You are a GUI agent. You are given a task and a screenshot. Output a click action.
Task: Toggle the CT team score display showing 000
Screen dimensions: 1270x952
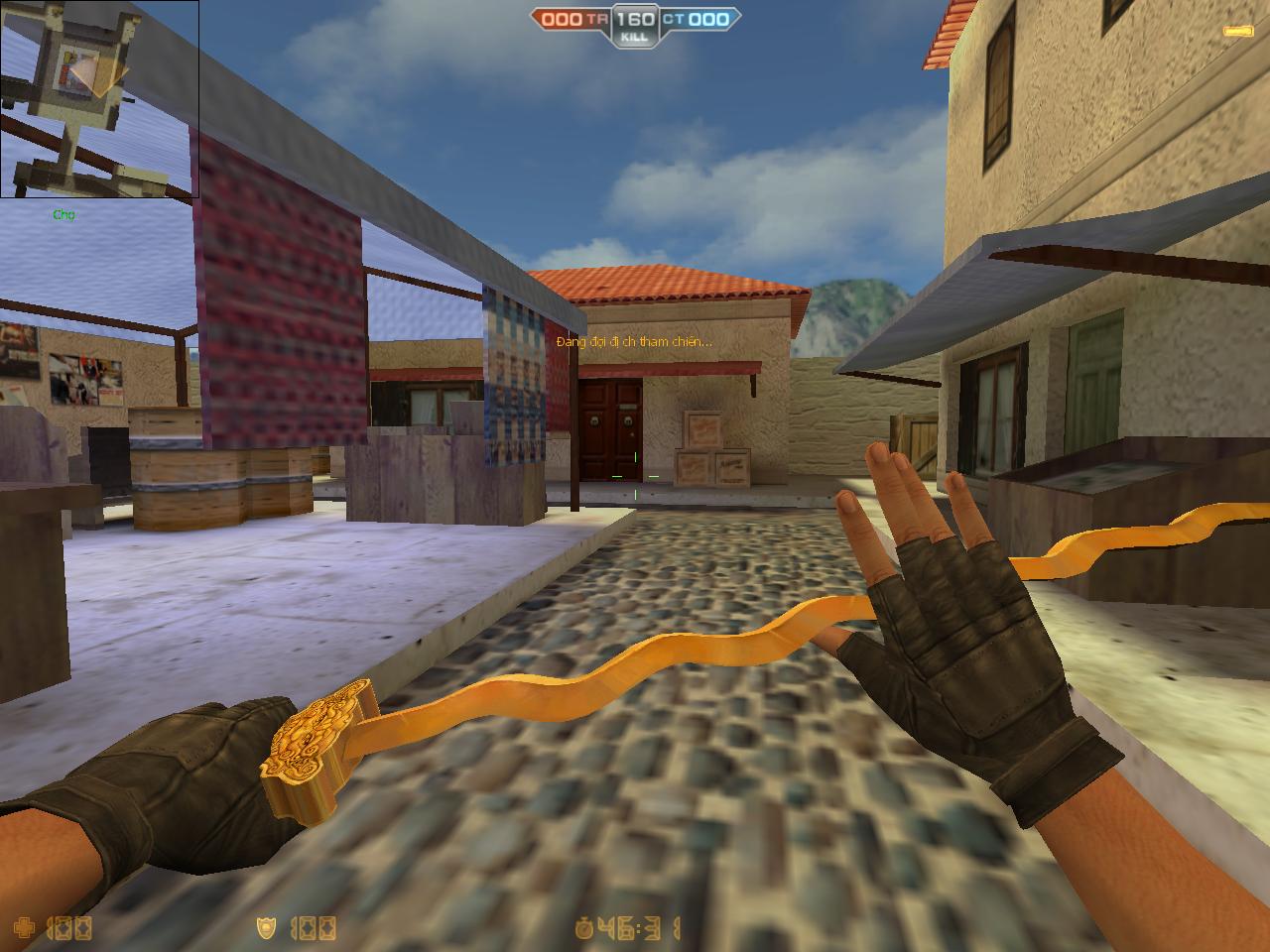709,18
